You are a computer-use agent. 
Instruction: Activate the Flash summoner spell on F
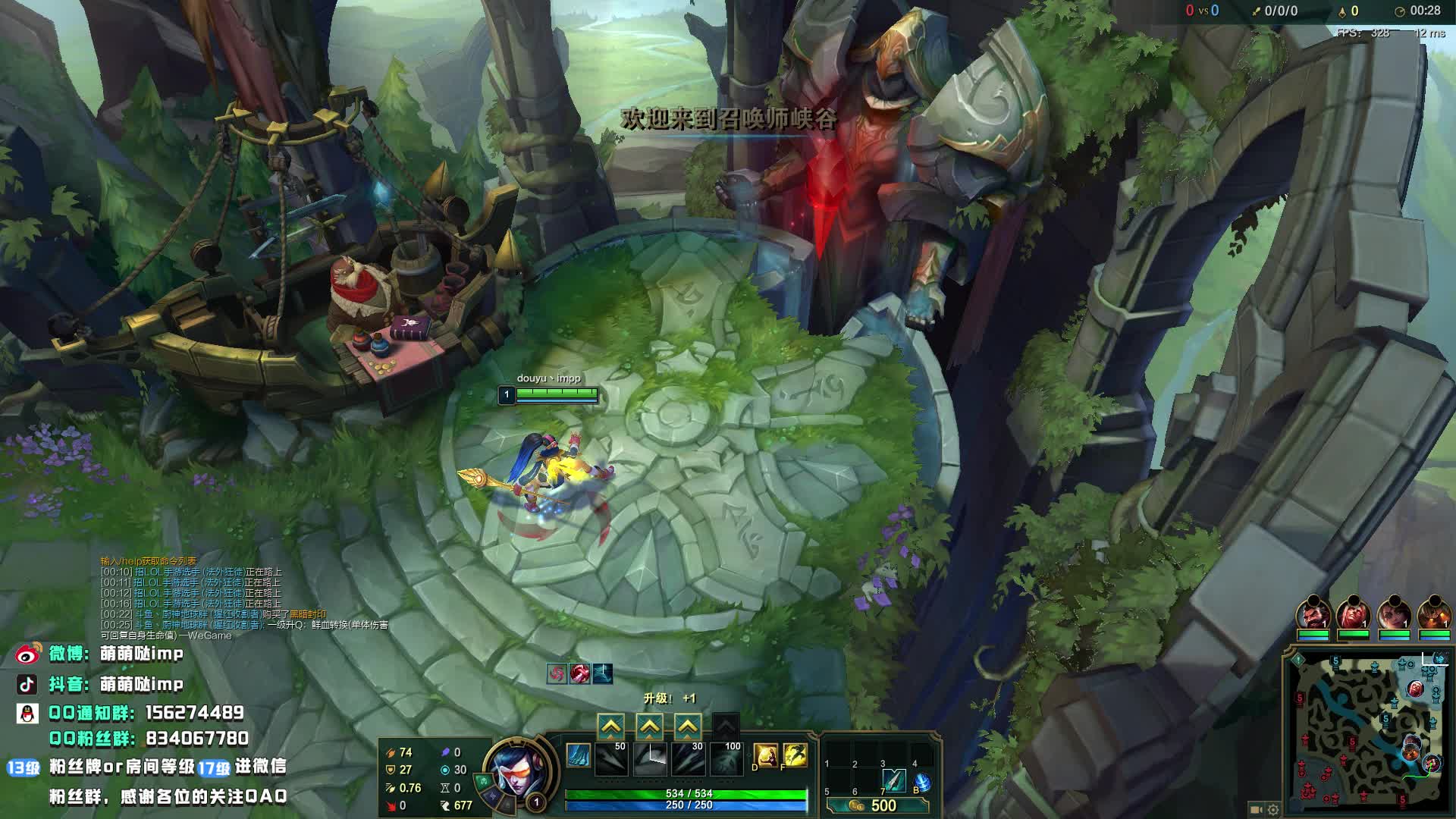(794, 755)
